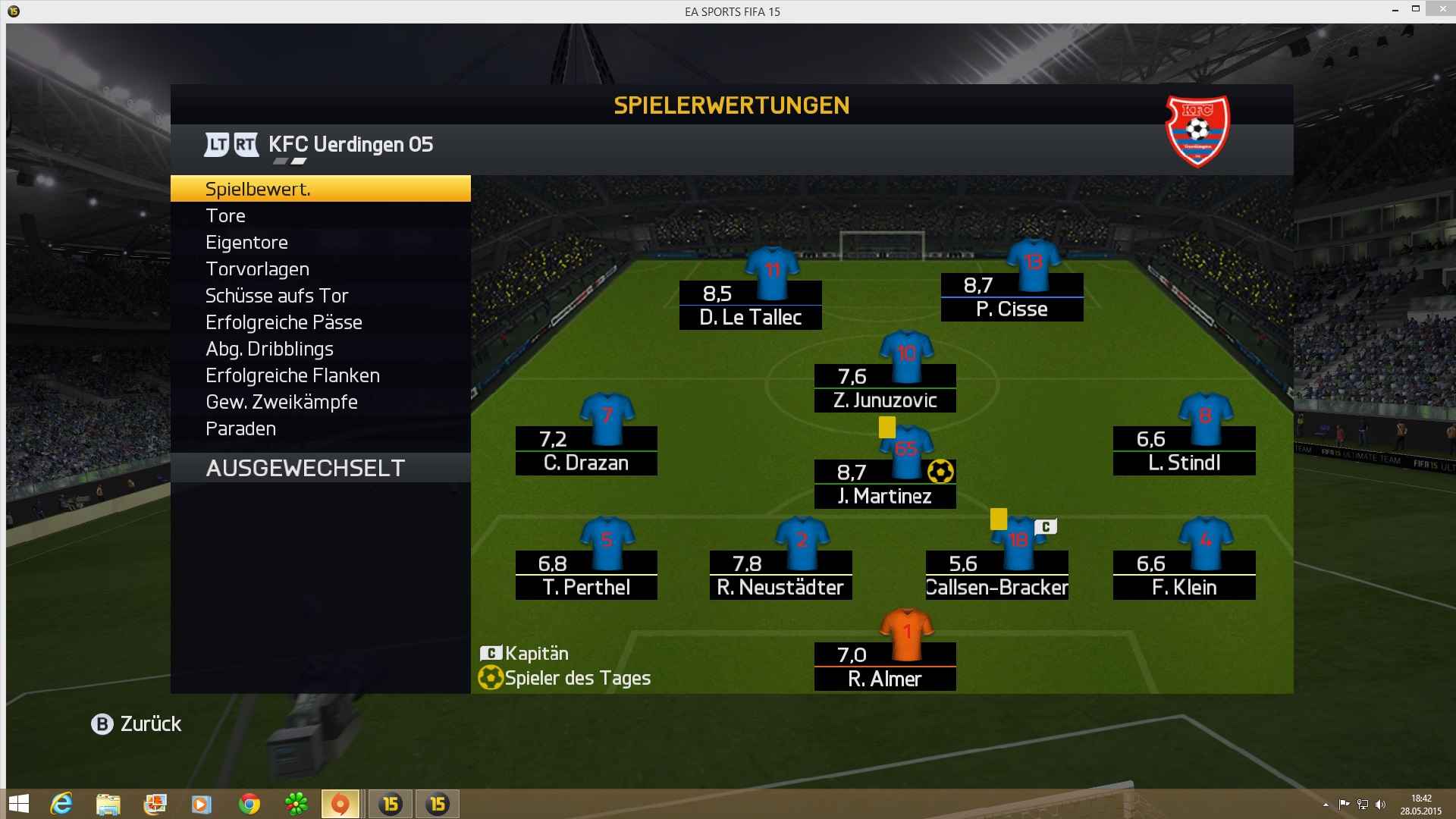This screenshot has height=819, width=1456.
Task: Select J. Martinez player card
Action: 885,484
